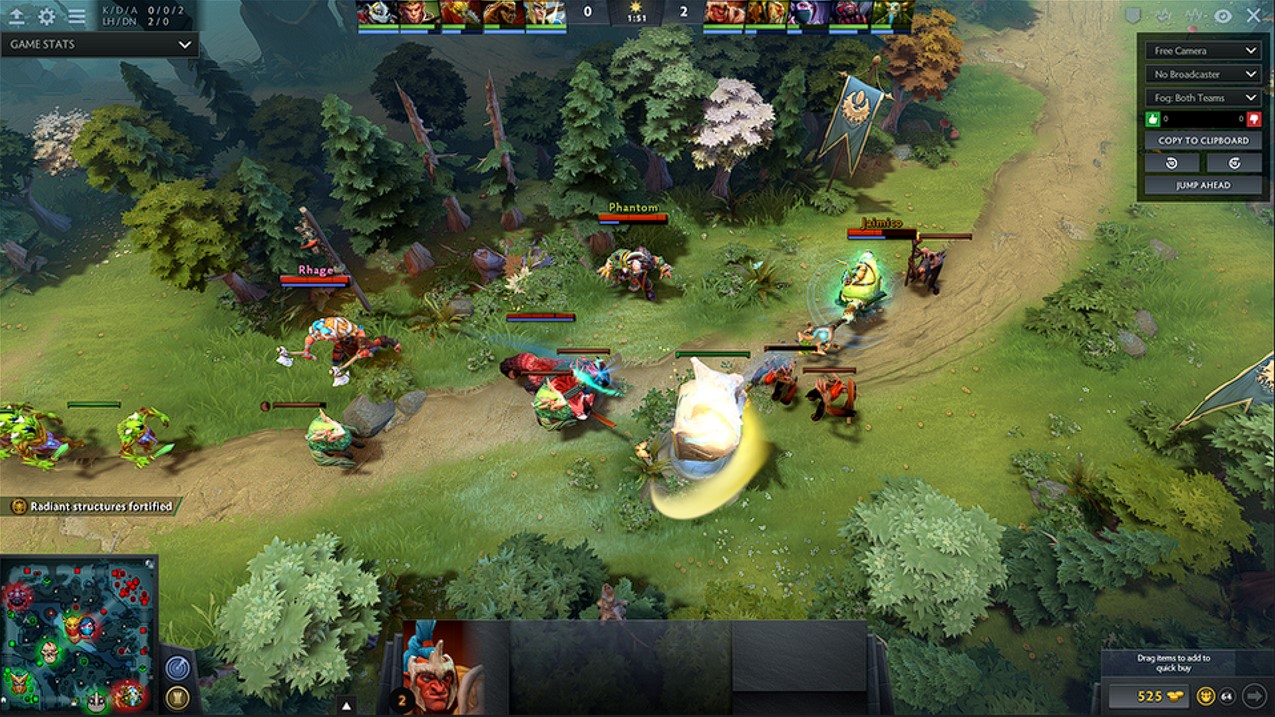The height and width of the screenshot is (717, 1275).
Task: Give a green thumbs-up rating
Action: tap(1152, 119)
